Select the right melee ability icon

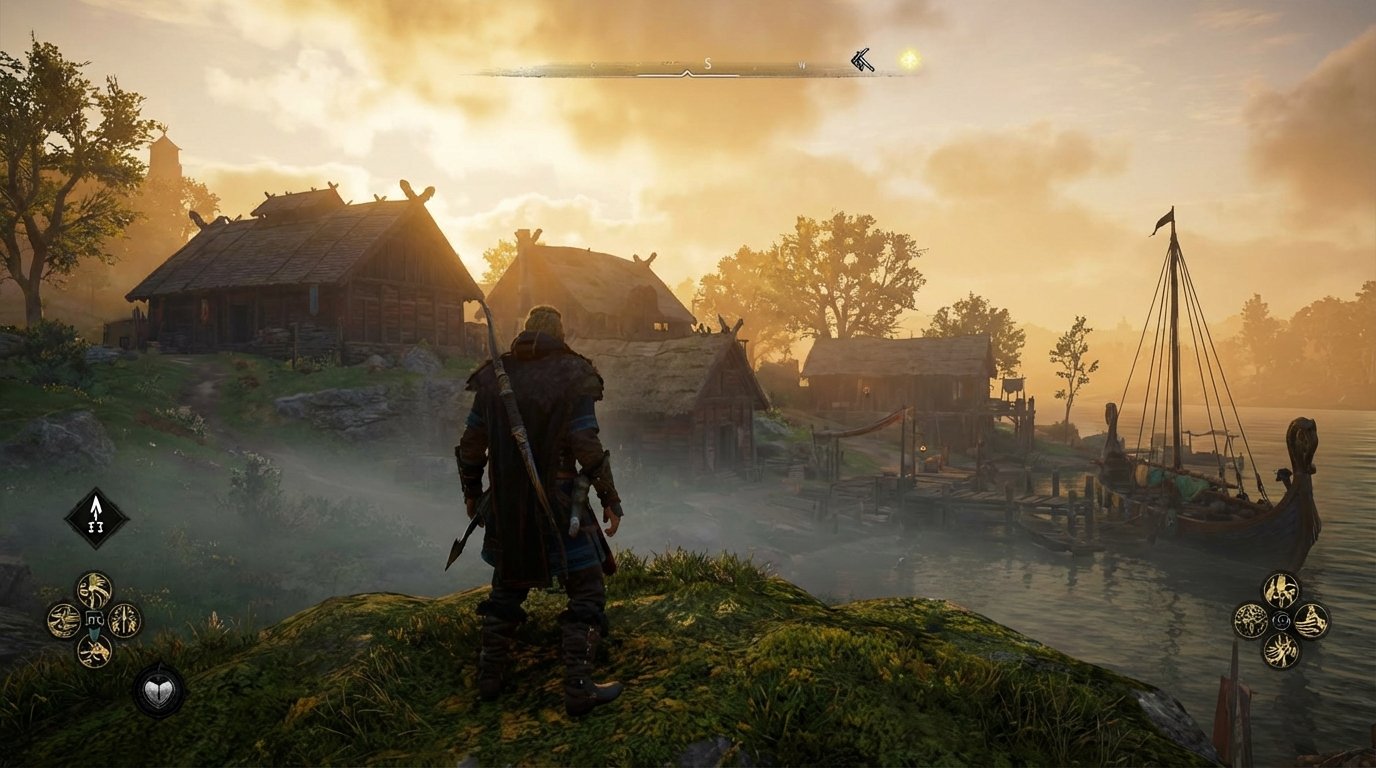pos(124,622)
